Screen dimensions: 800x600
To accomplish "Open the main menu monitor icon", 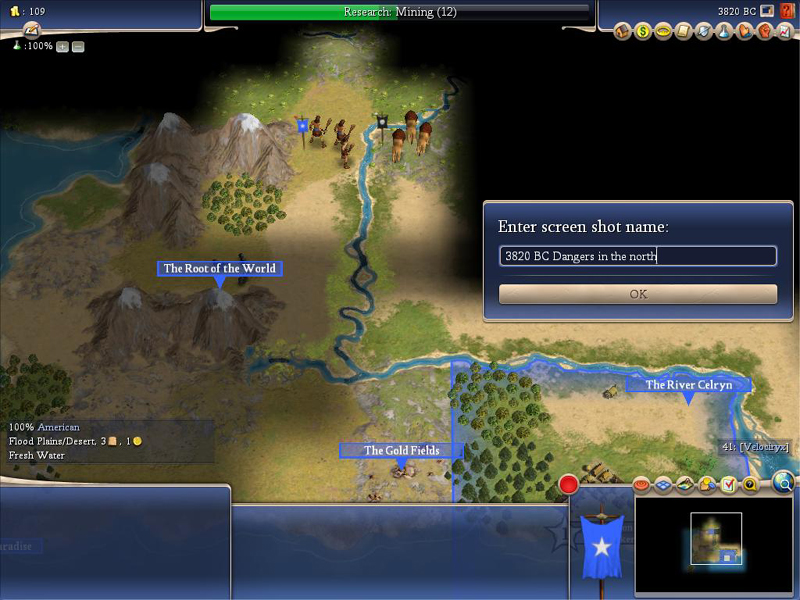I will (767, 11).
